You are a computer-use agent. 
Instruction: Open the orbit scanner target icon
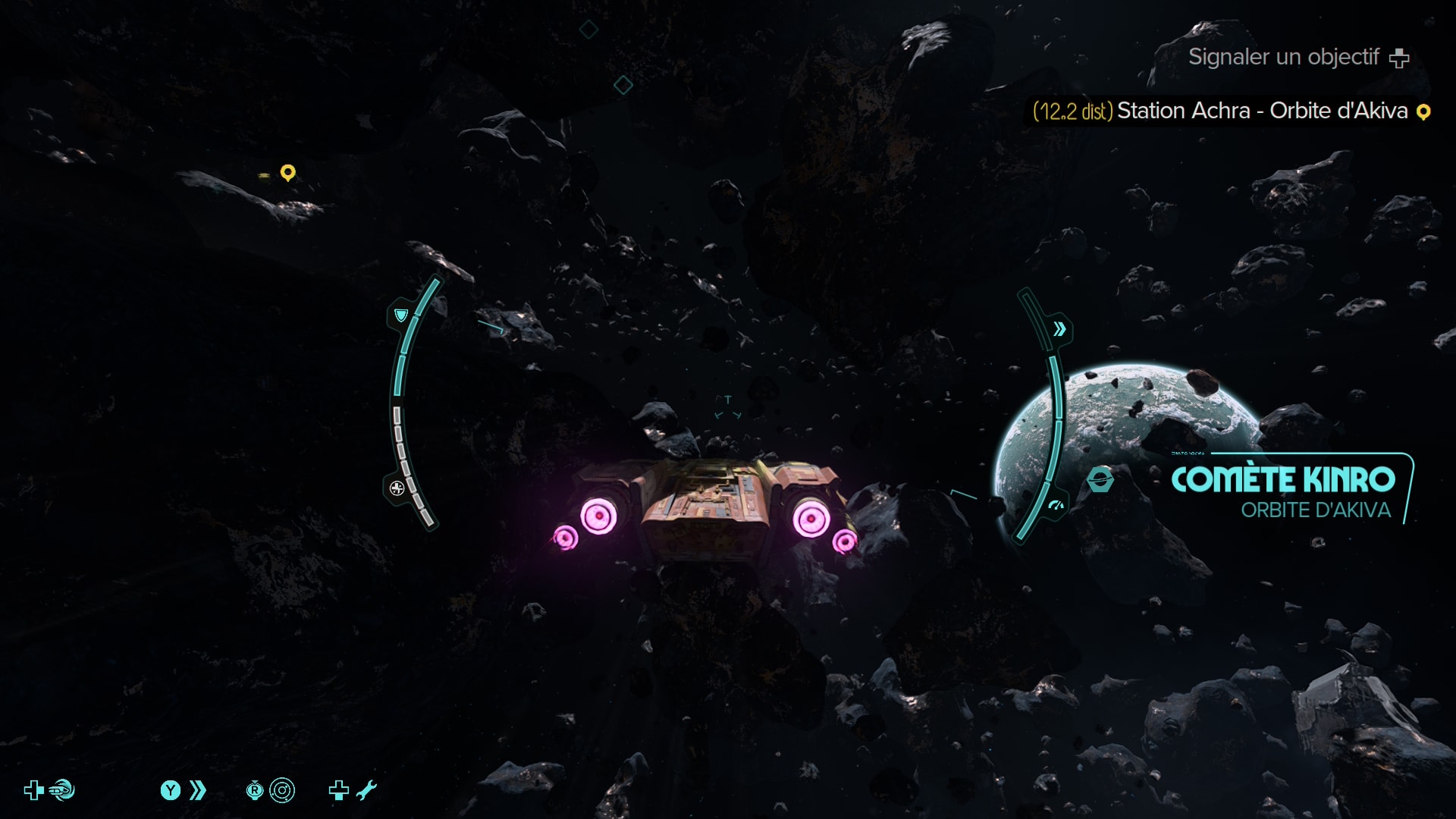click(282, 791)
